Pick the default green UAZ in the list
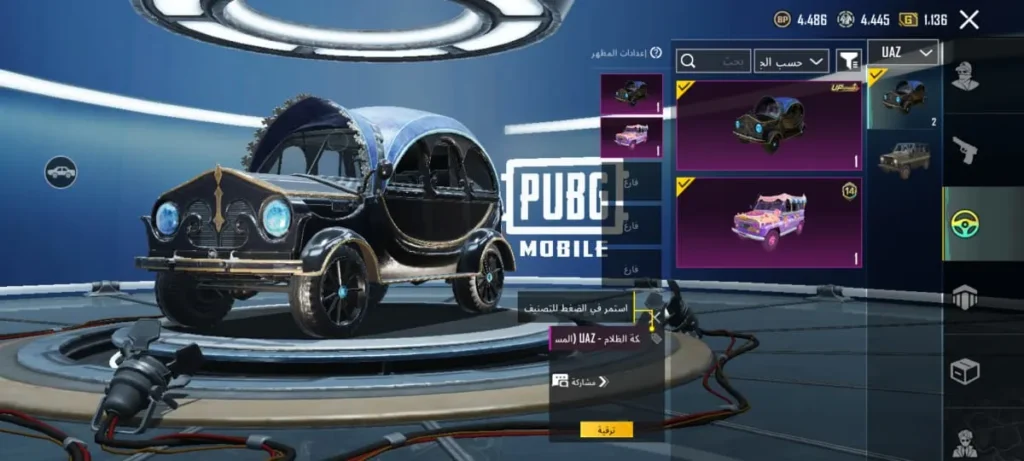 [903, 159]
